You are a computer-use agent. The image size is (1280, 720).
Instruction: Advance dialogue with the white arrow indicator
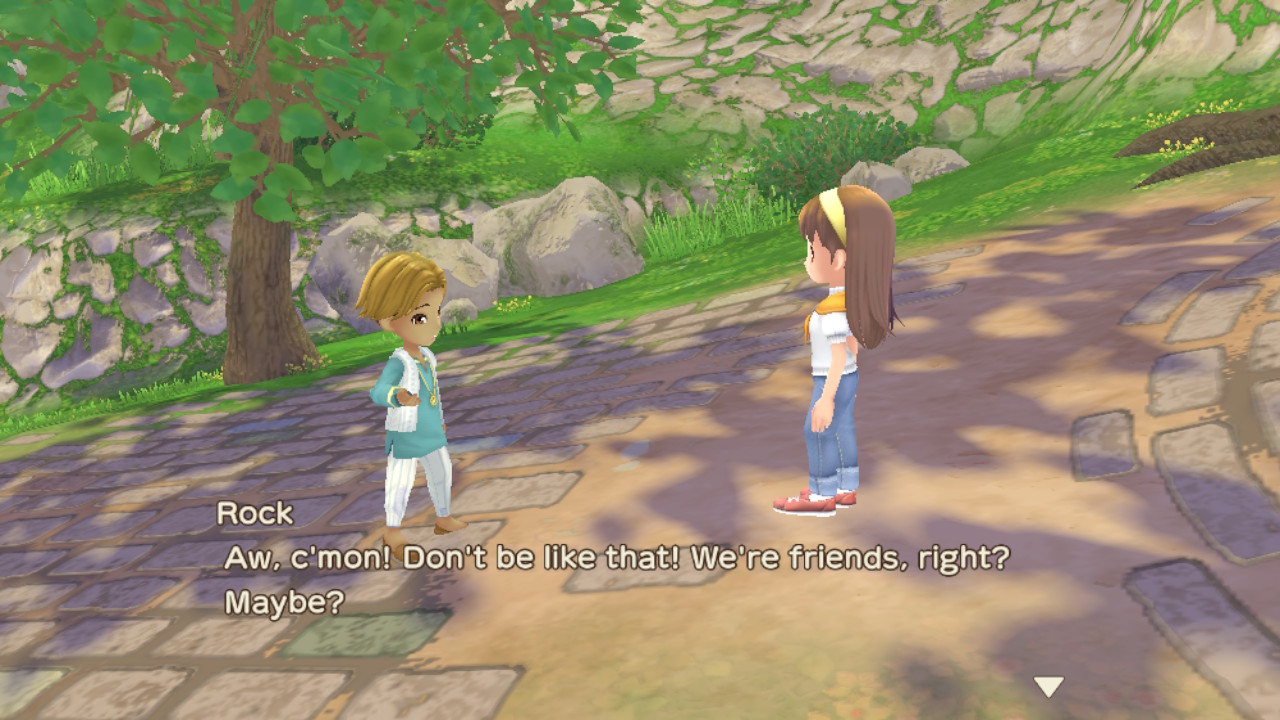point(1048,686)
